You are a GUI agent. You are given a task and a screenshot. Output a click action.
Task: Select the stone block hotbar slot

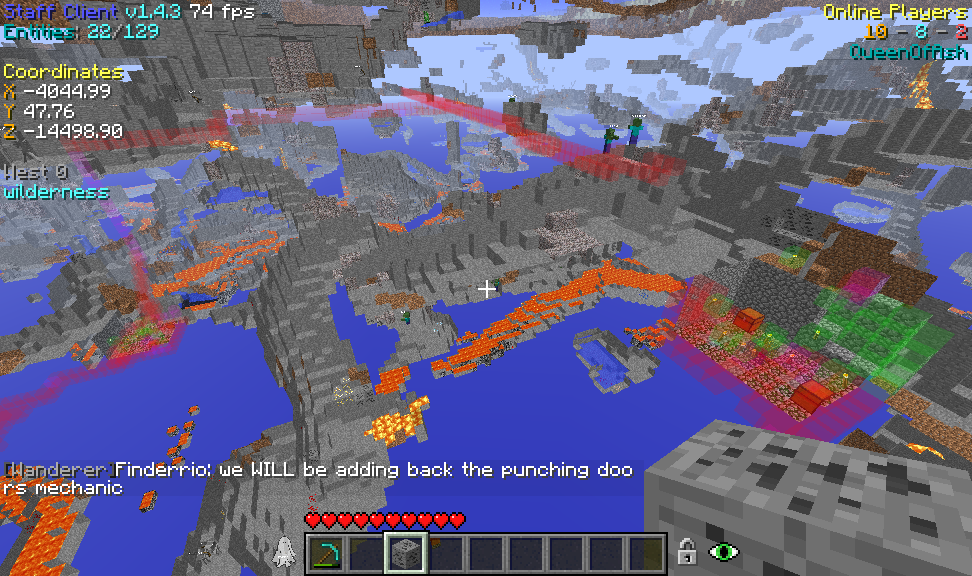click(x=407, y=553)
